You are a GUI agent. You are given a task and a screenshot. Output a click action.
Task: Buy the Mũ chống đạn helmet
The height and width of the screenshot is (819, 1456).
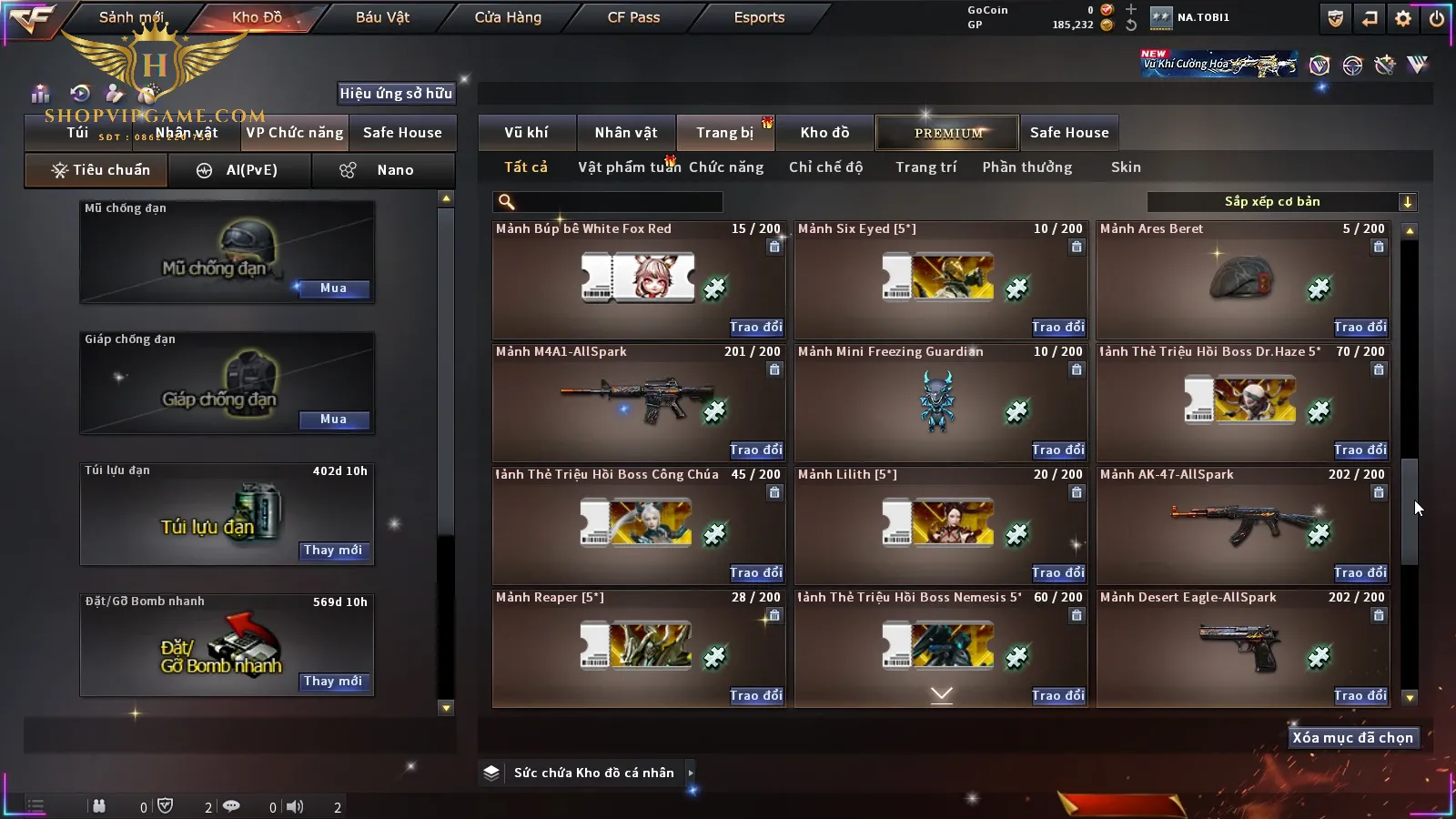pyautogui.click(x=333, y=288)
